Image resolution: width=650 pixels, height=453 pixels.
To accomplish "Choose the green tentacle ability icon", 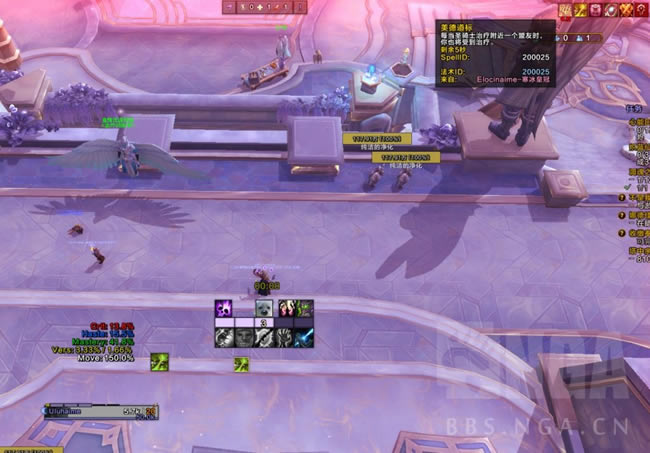I will [x=304, y=308].
